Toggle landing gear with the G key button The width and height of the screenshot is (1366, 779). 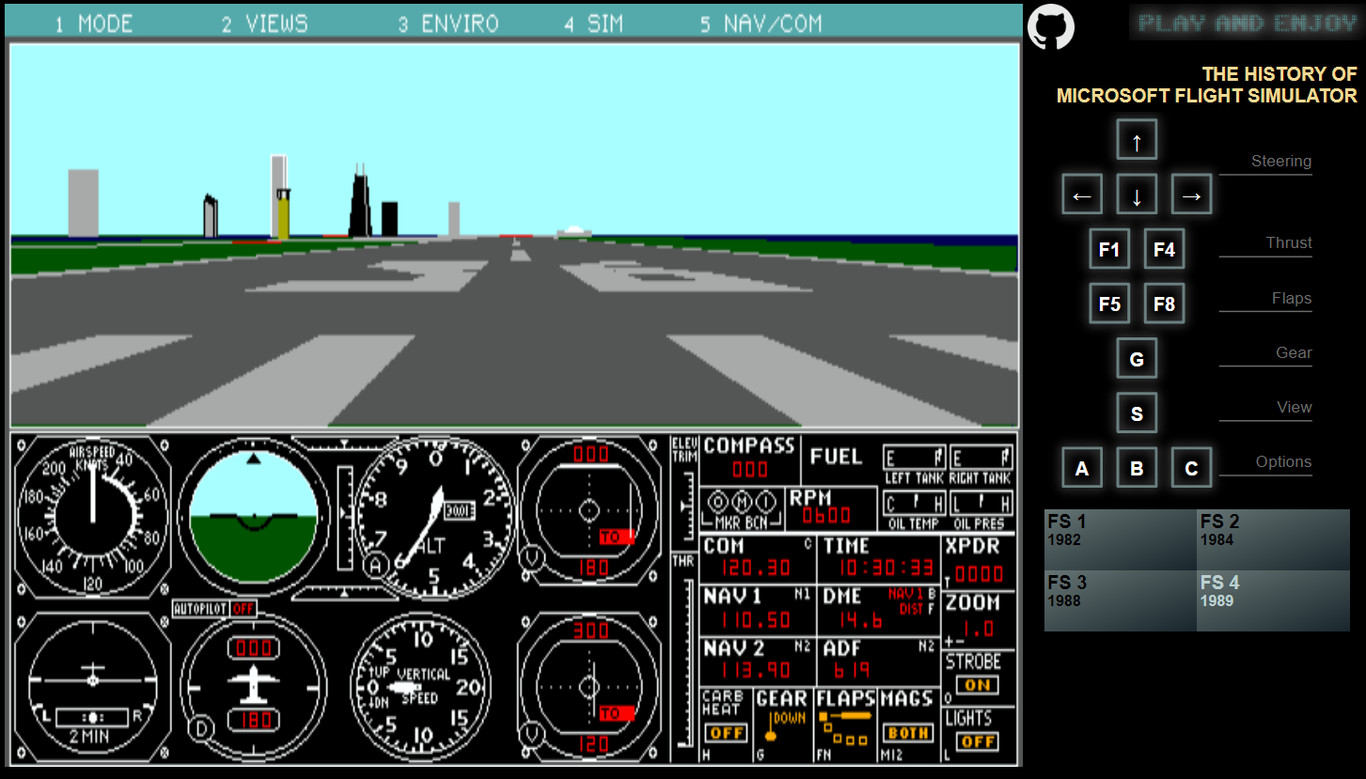(x=1136, y=359)
